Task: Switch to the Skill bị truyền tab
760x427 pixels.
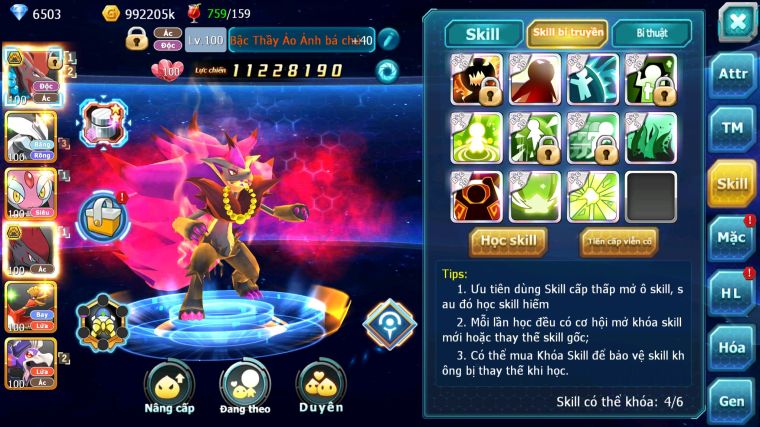Action: pyautogui.click(x=567, y=33)
